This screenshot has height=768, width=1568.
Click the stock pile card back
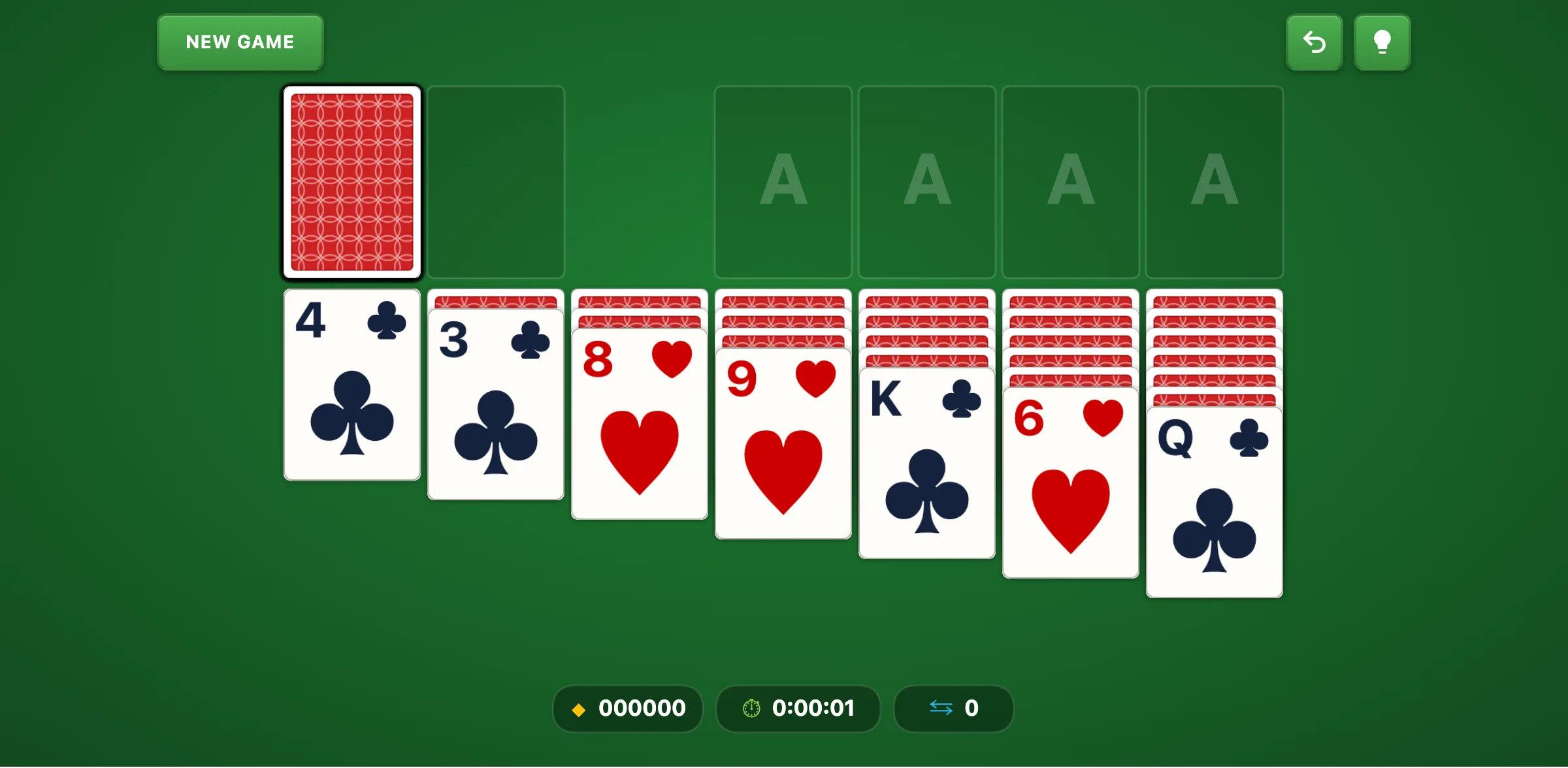[x=352, y=183]
